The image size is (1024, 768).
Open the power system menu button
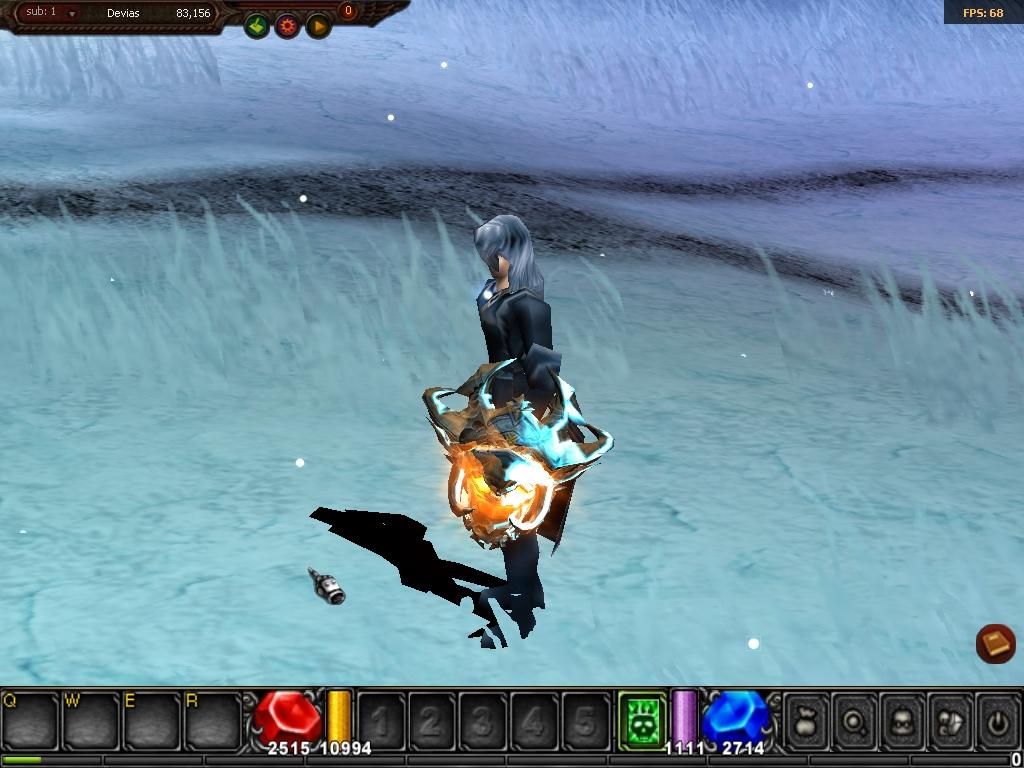tap(996, 719)
